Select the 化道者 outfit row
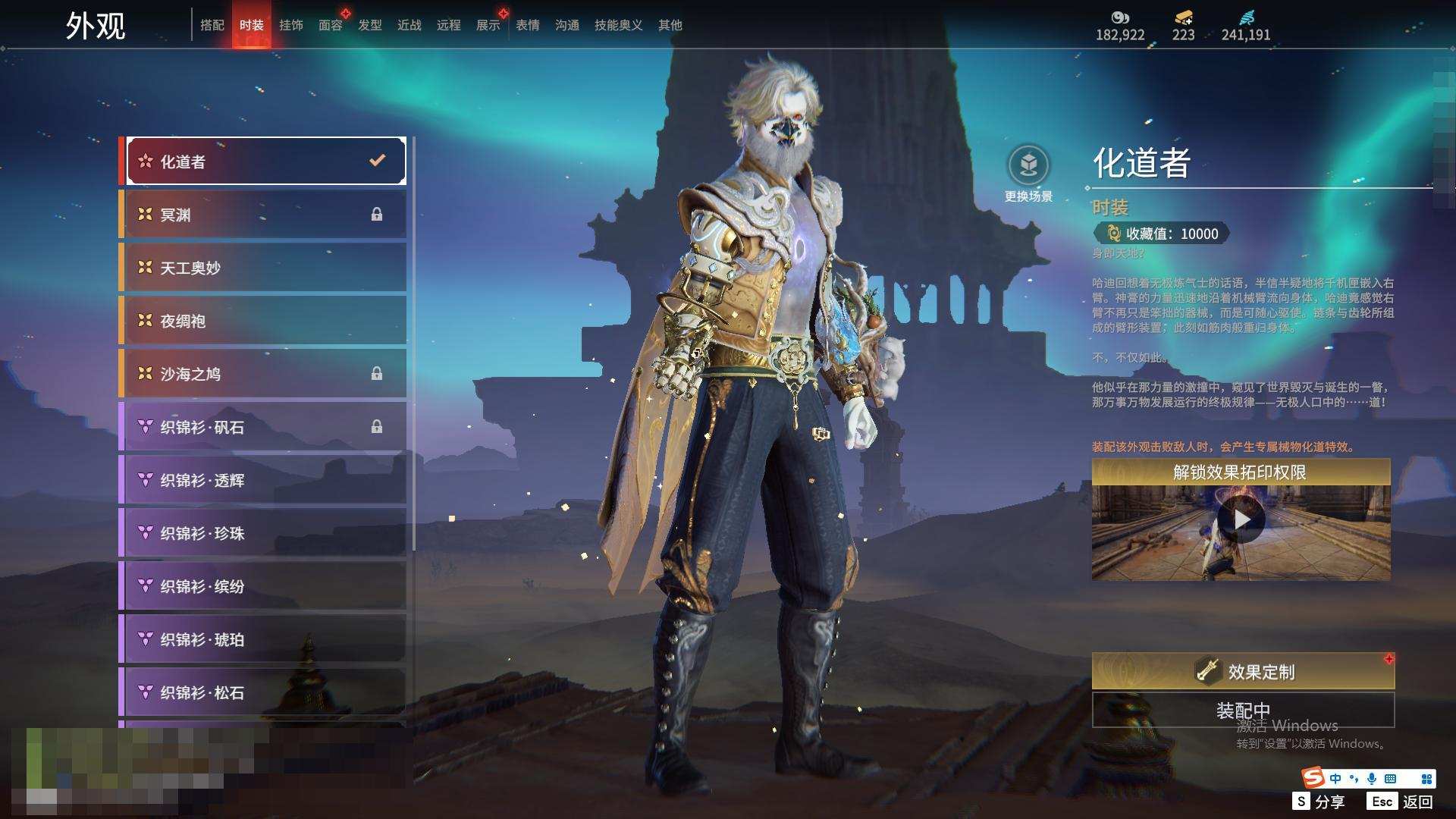 coord(265,162)
